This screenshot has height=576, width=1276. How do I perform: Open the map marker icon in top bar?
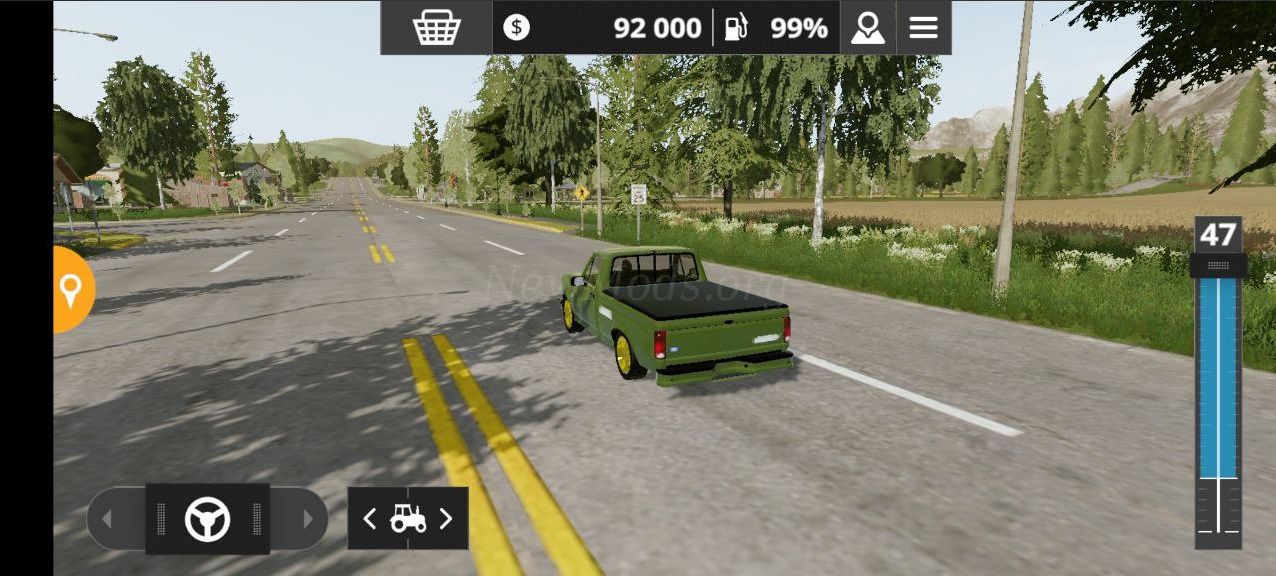(867, 27)
